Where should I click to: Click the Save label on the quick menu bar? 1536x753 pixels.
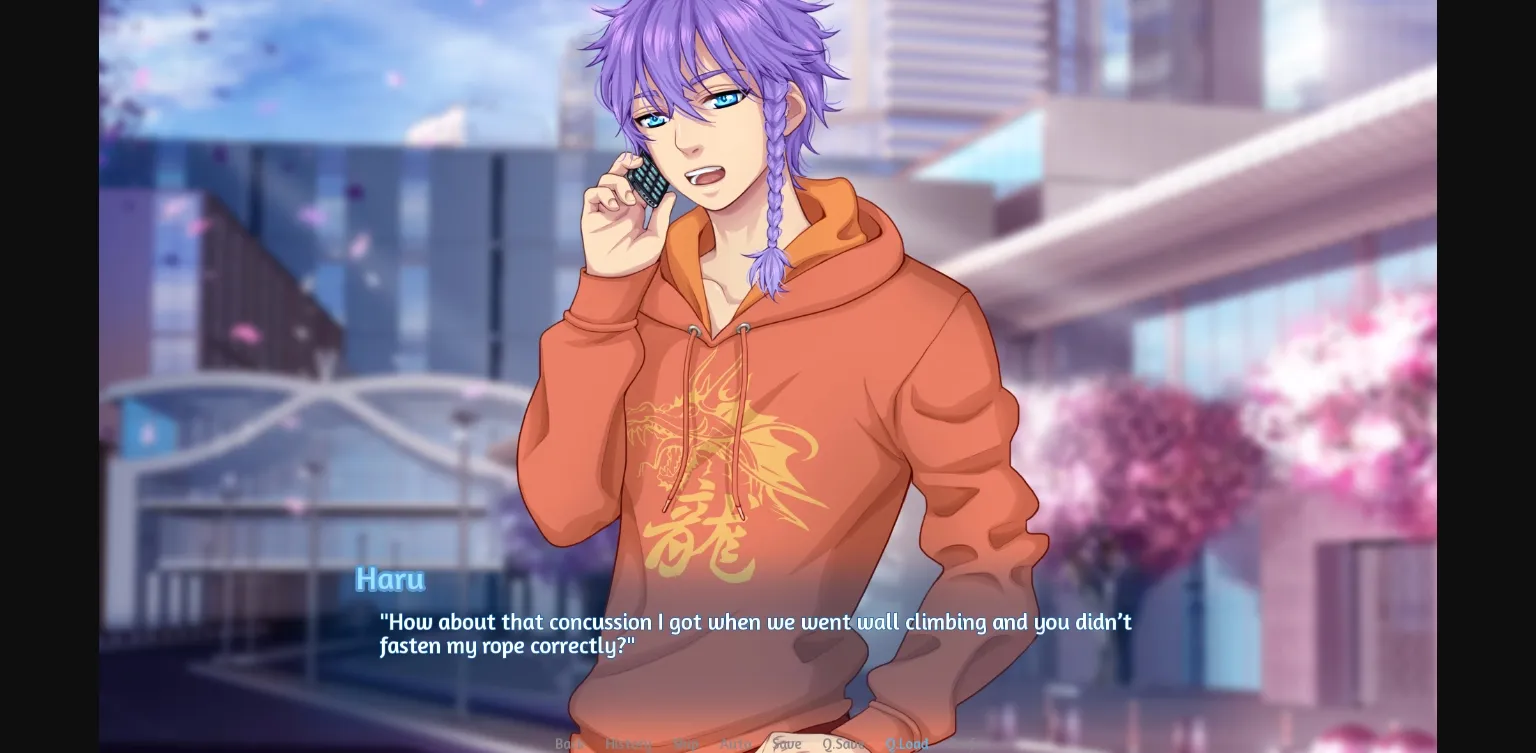[788, 745]
